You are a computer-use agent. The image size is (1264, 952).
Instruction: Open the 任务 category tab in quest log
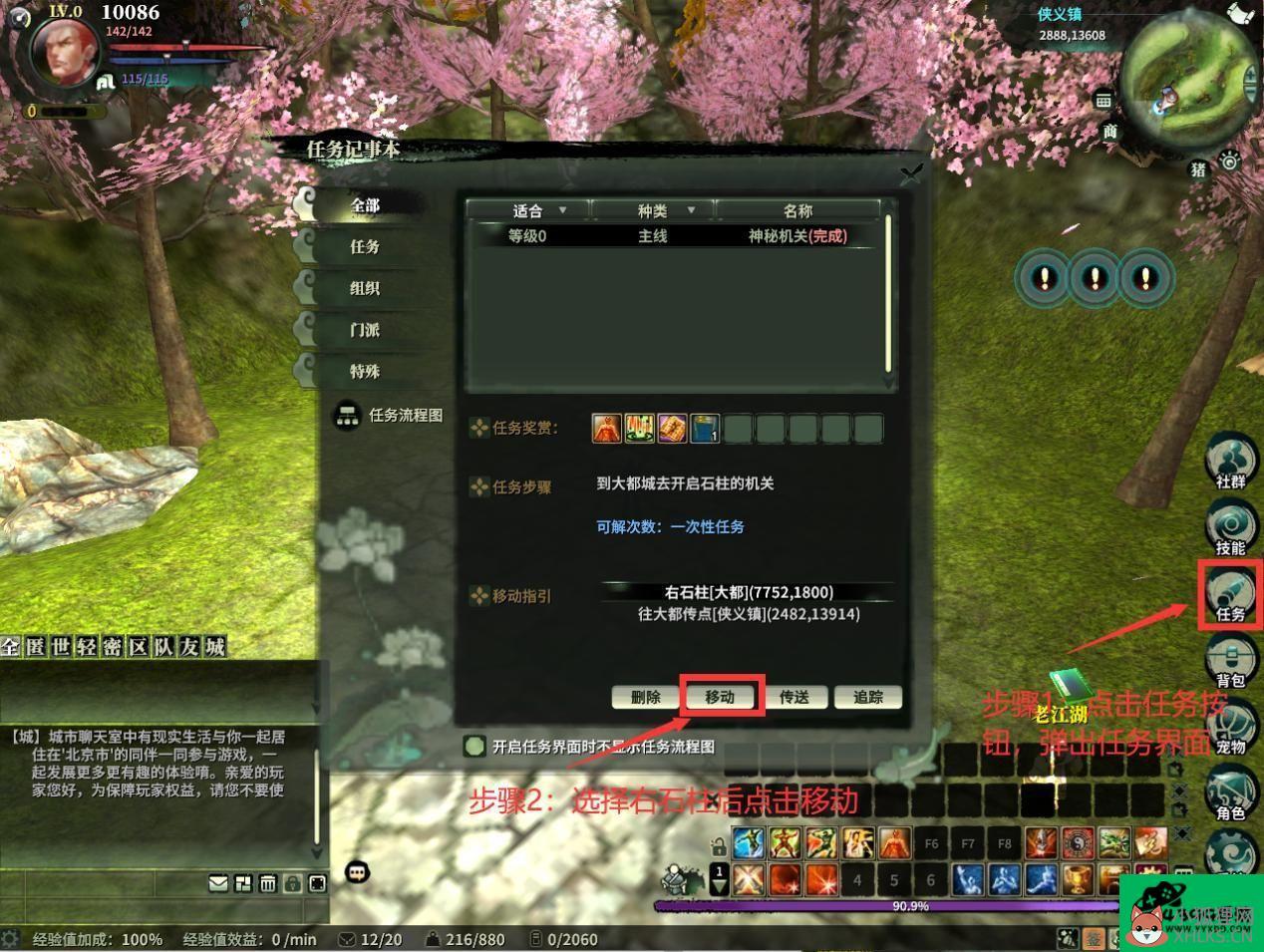365,246
